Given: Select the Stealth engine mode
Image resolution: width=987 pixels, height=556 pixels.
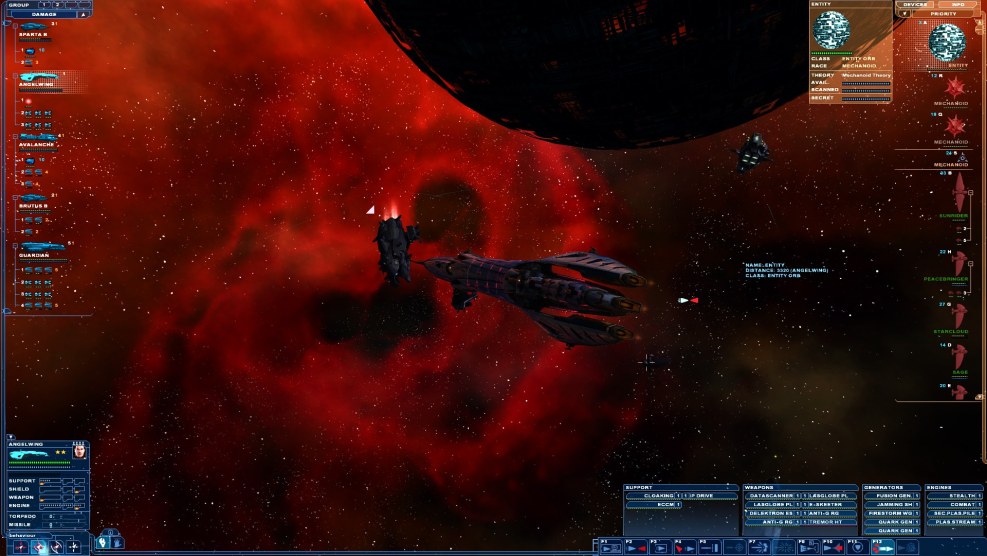Looking at the screenshot, I should click(952, 495).
